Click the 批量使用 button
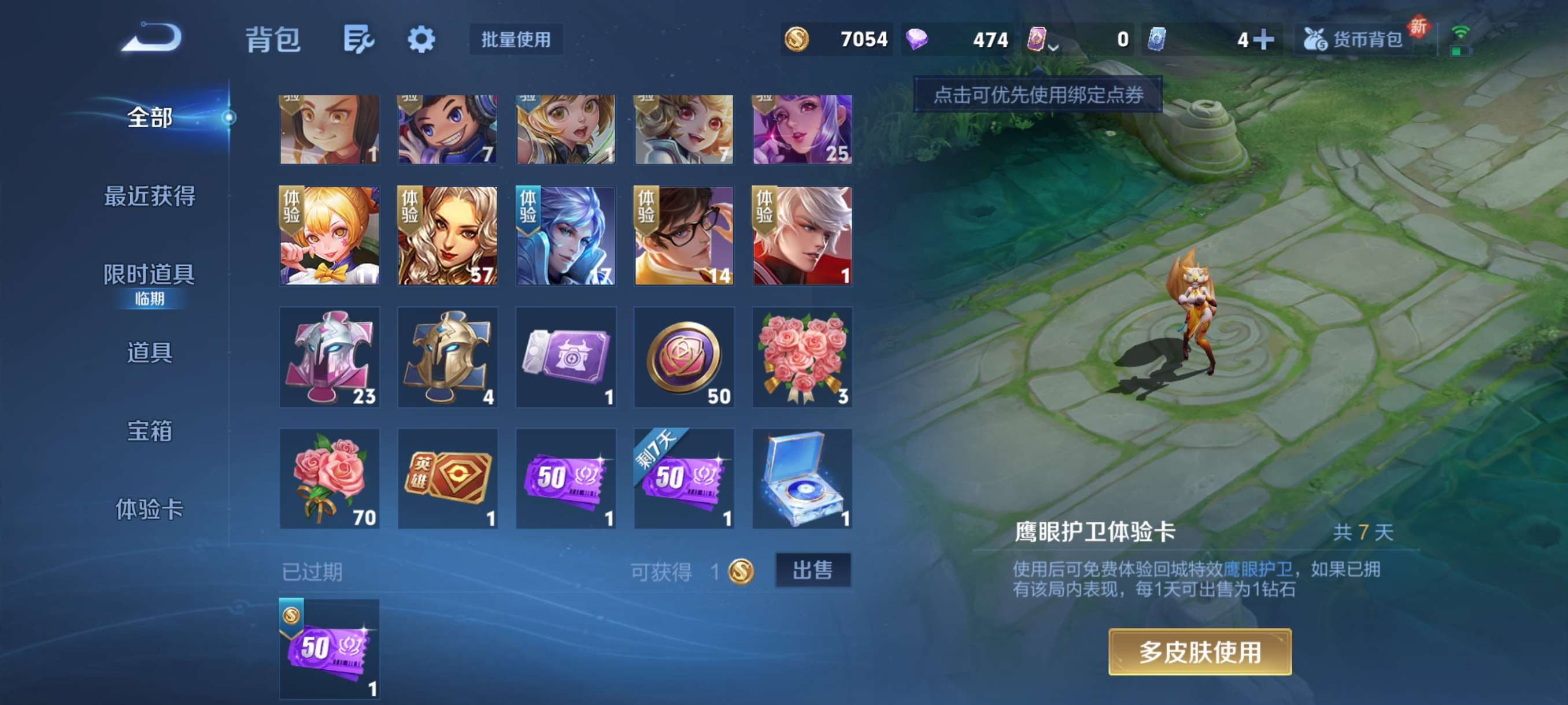This screenshot has width=1568, height=705. point(517,39)
